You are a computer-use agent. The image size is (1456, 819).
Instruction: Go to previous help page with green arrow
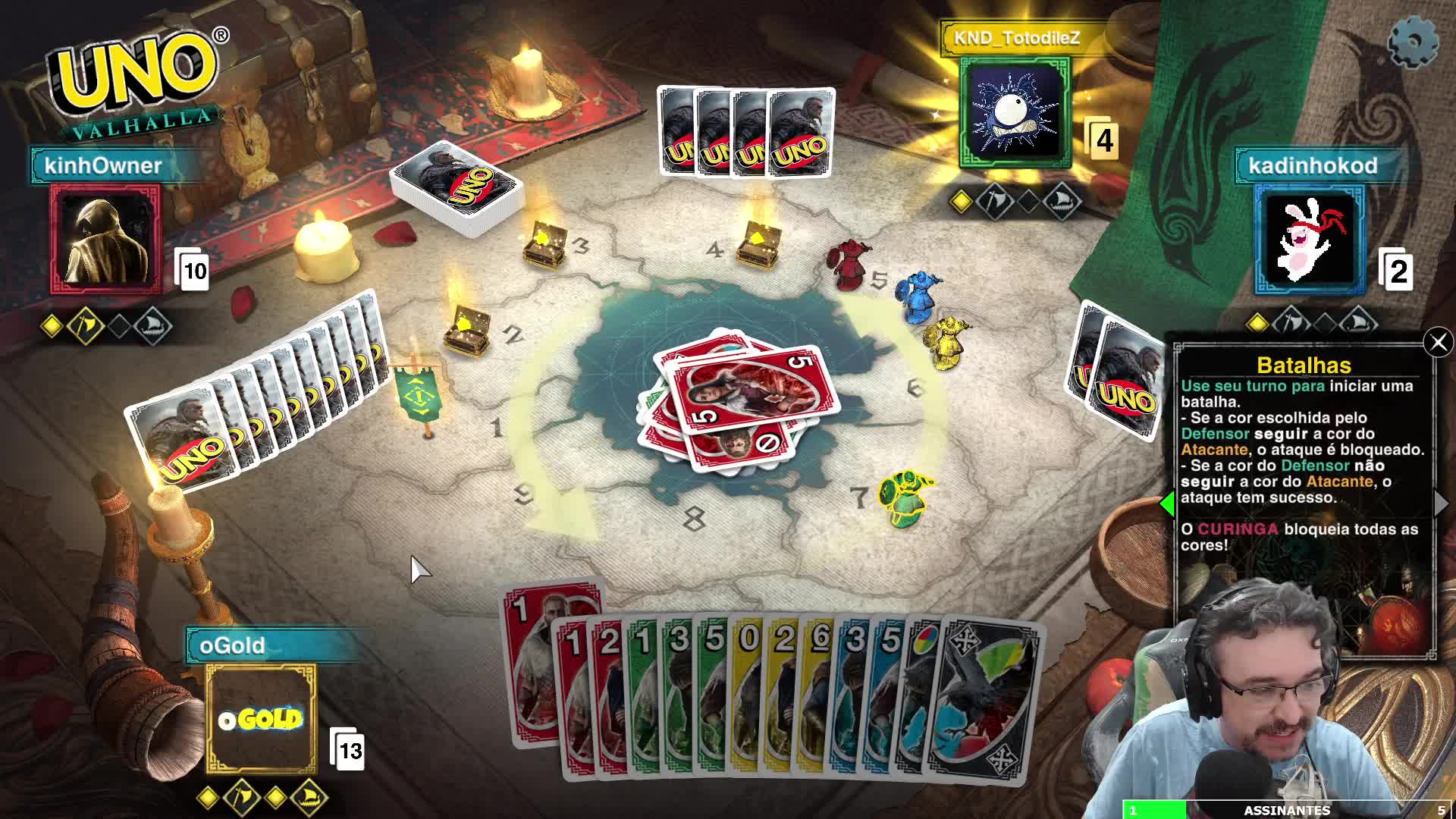point(1168,503)
